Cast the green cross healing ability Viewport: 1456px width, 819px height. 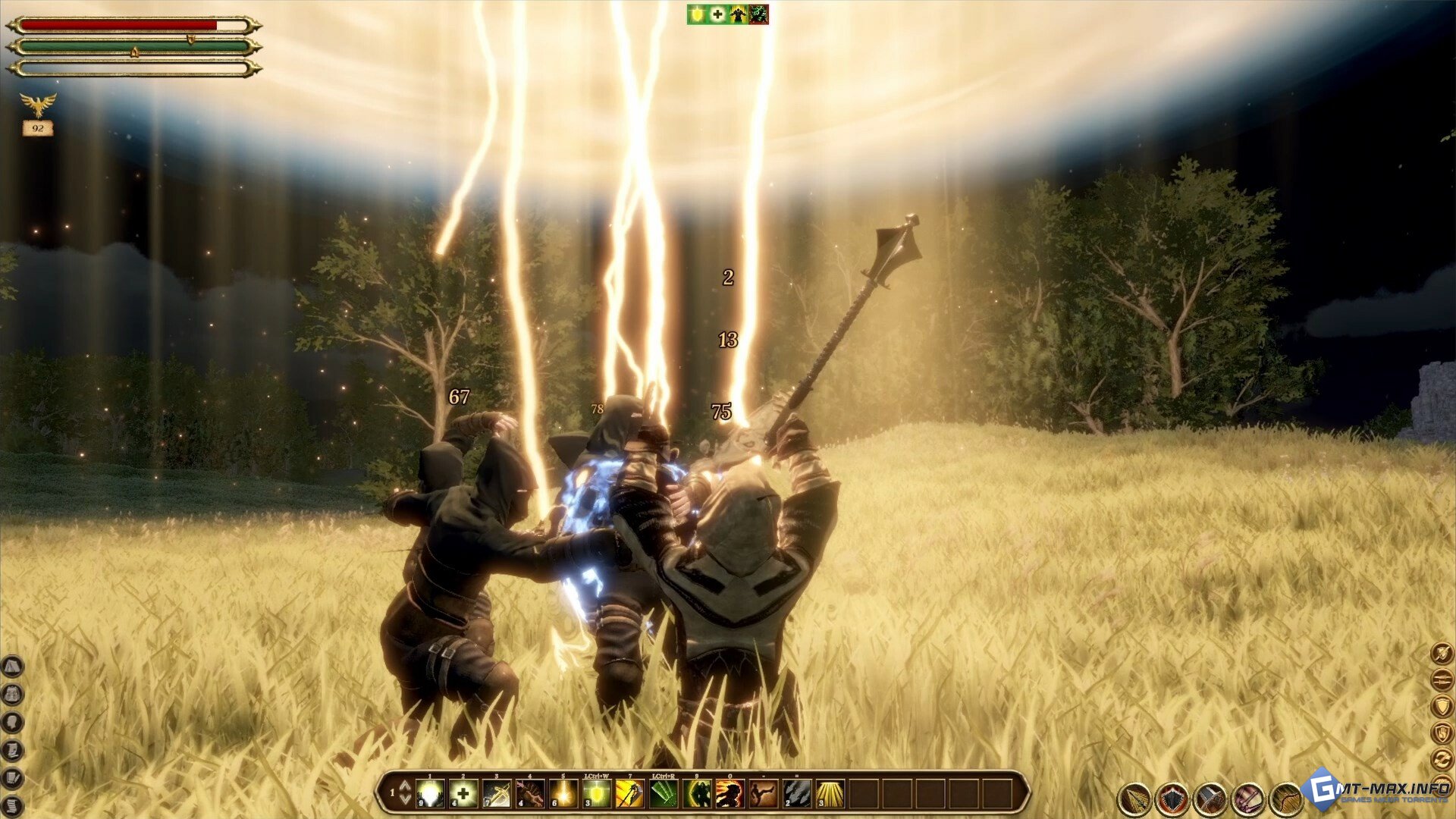click(x=463, y=794)
